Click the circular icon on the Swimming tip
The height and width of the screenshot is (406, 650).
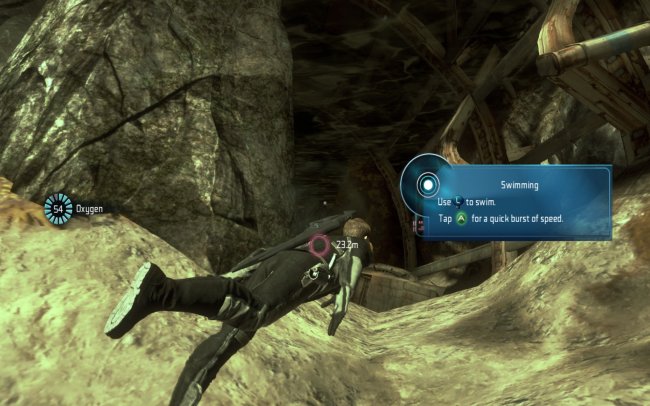[428, 185]
